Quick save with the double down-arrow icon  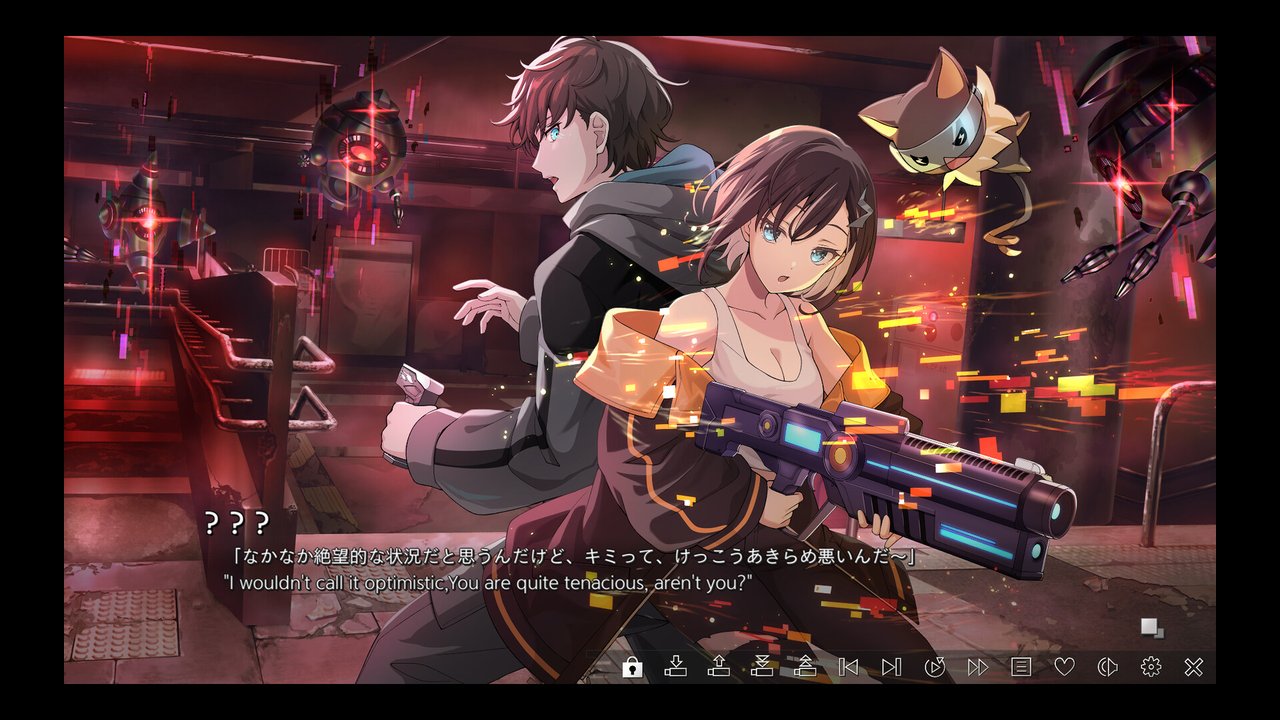(x=762, y=667)
